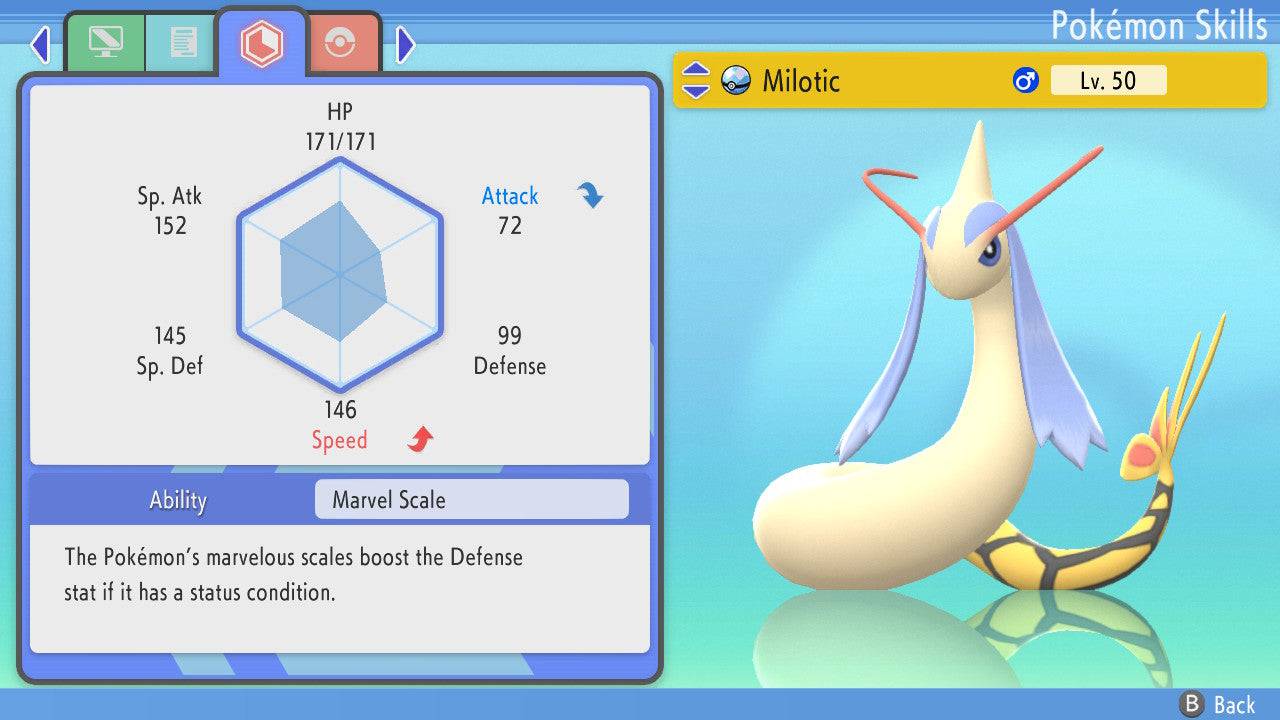
Task: Select the Marvel Scale ability field
Action: (471, 500)
